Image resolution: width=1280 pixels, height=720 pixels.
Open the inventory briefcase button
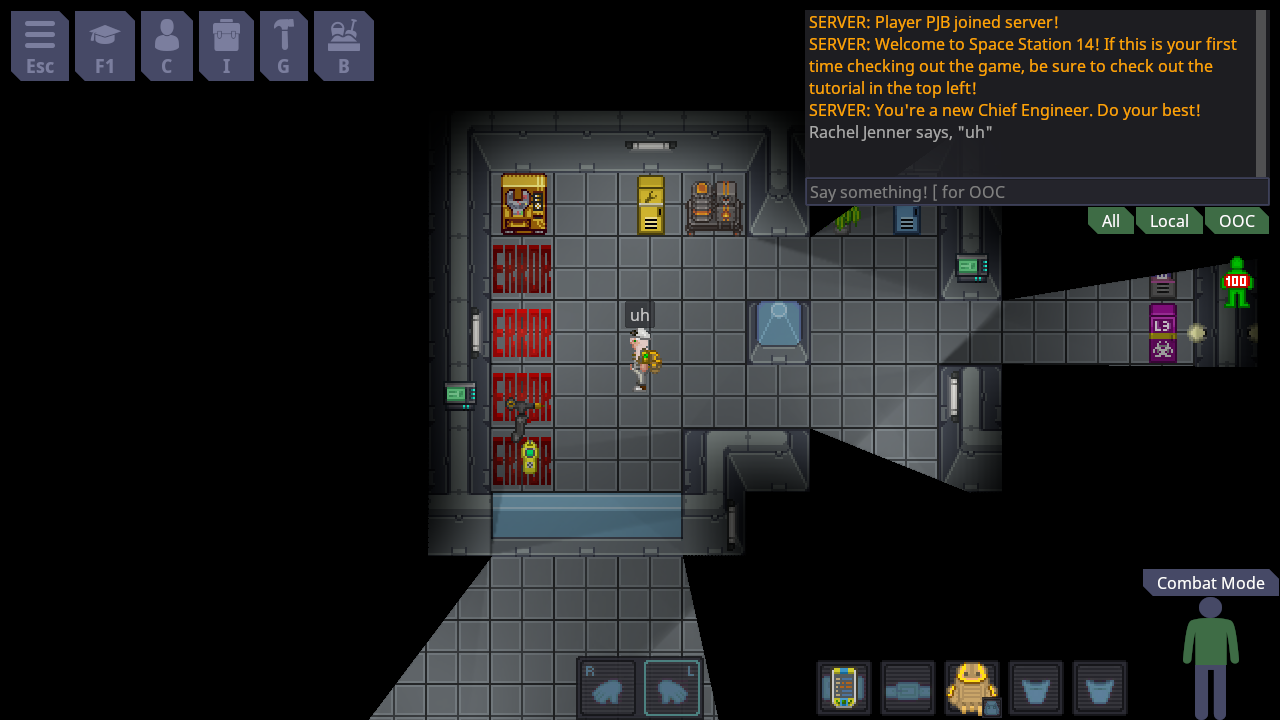coord(226,46)
